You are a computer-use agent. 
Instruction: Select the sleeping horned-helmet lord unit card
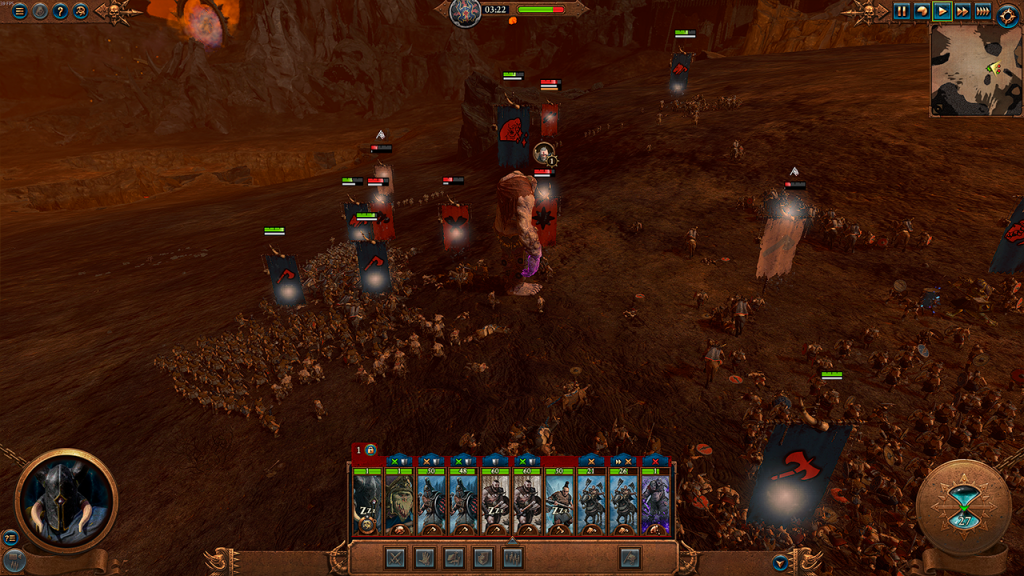click(x=367, y=501)
